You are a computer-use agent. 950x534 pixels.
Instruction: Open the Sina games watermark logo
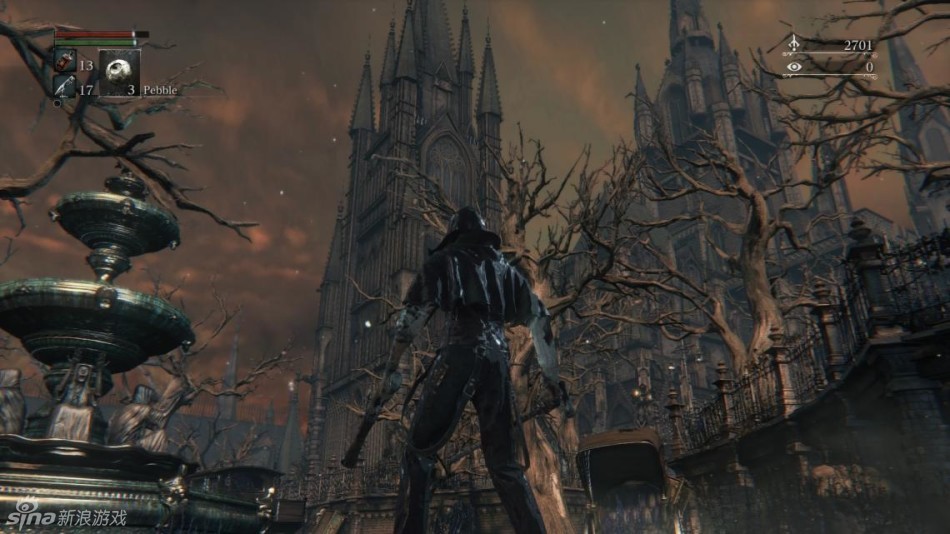(66, 516)
